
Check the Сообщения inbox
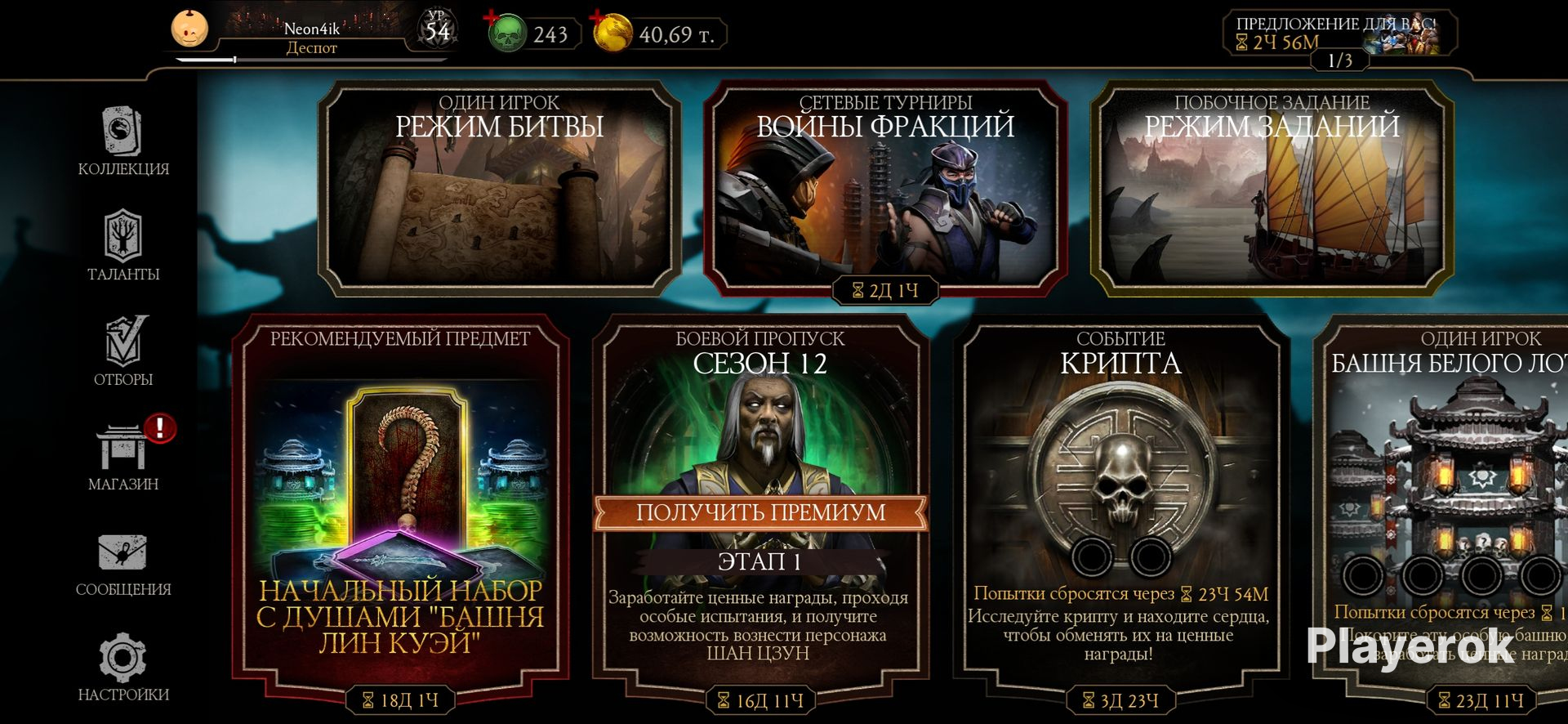click(123, 561)
